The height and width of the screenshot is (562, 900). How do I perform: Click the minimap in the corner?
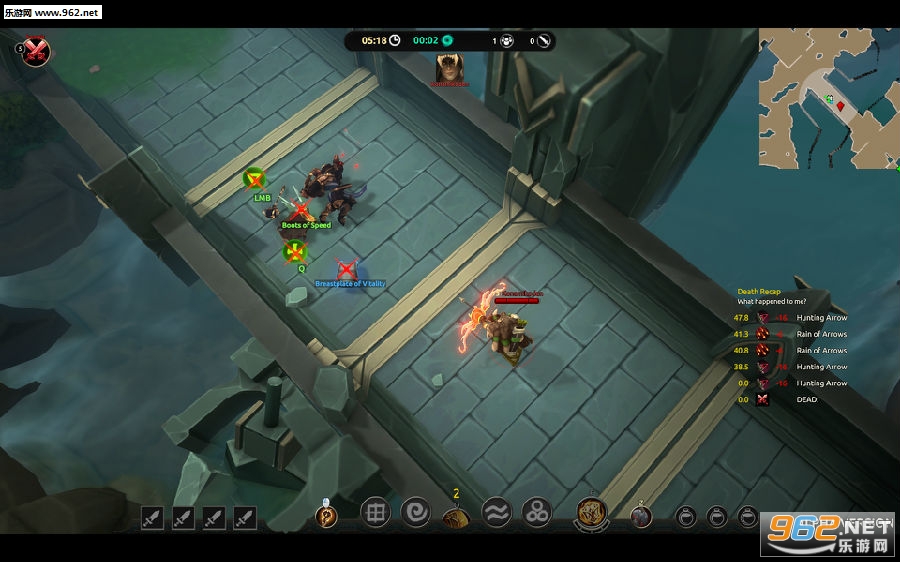828,97
